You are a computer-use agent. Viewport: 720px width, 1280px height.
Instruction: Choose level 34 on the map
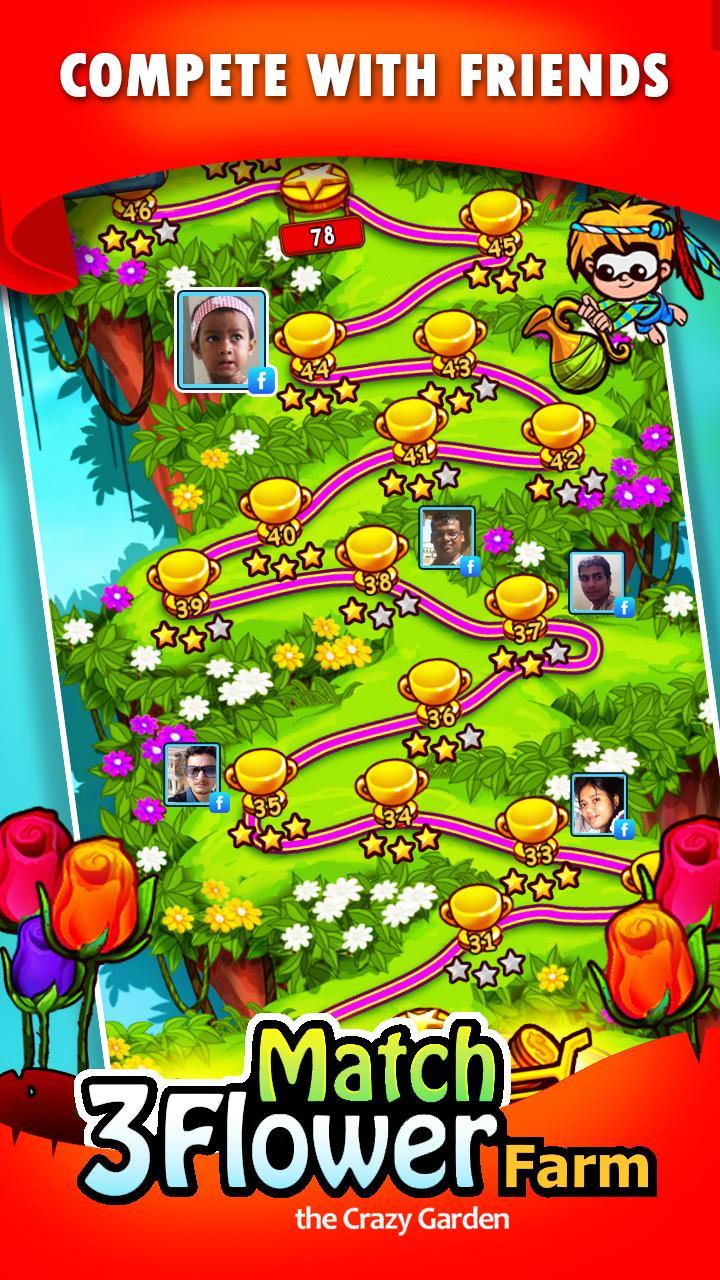[396, 790]
